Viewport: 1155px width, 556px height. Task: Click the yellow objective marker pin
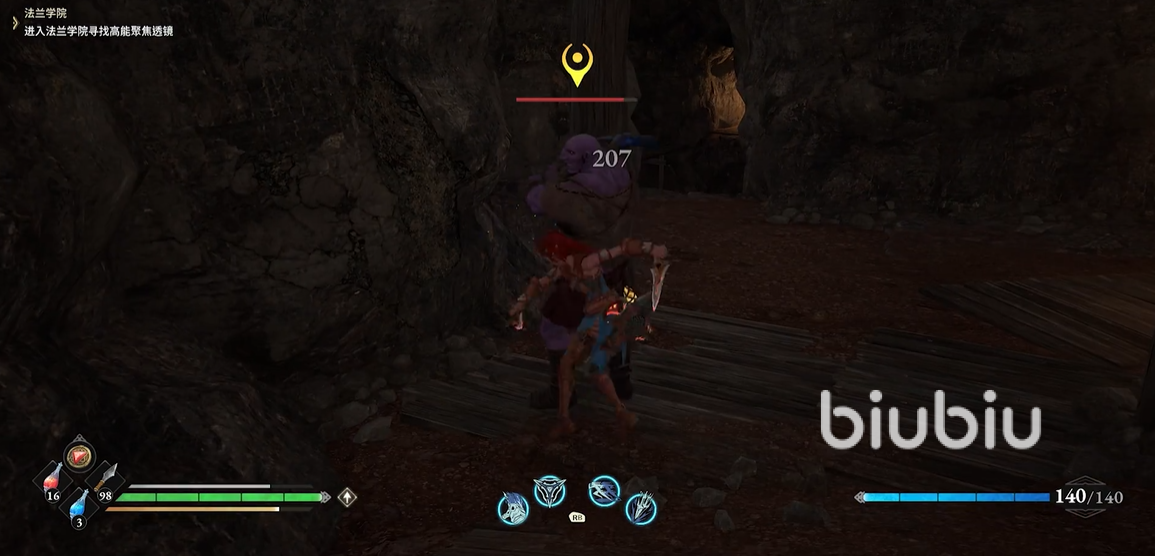point(576,64)
